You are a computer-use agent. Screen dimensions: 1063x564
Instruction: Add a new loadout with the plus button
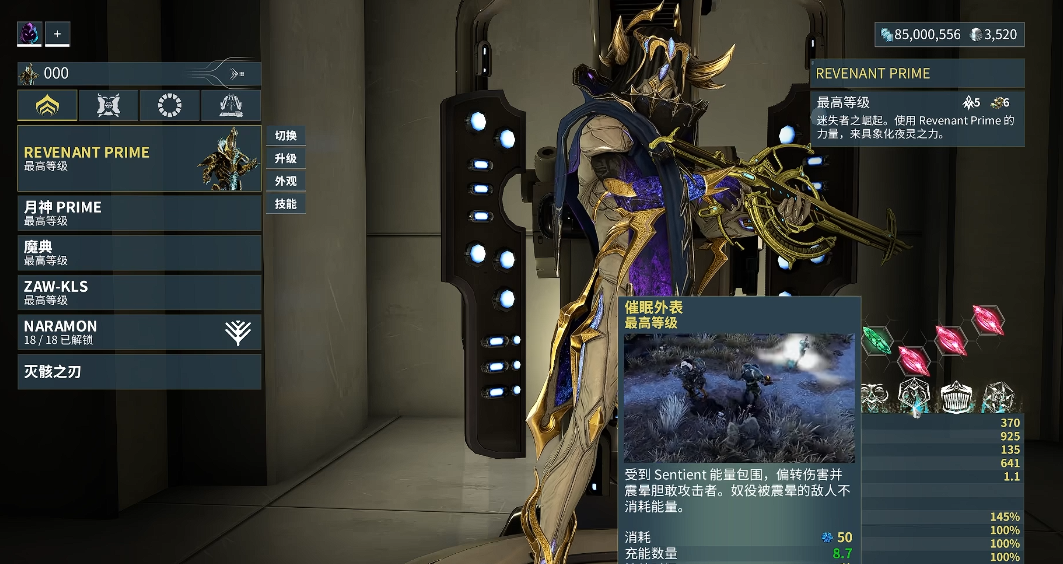click(x=57, y=34)
